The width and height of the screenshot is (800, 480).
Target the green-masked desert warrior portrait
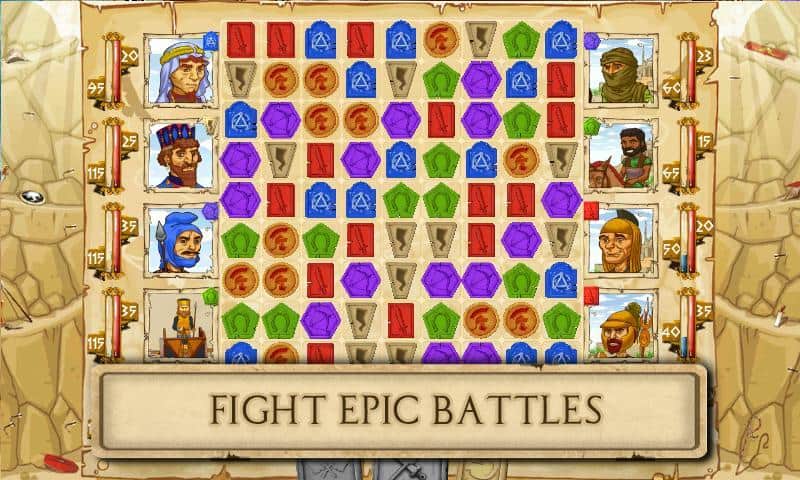click(622, 70)
